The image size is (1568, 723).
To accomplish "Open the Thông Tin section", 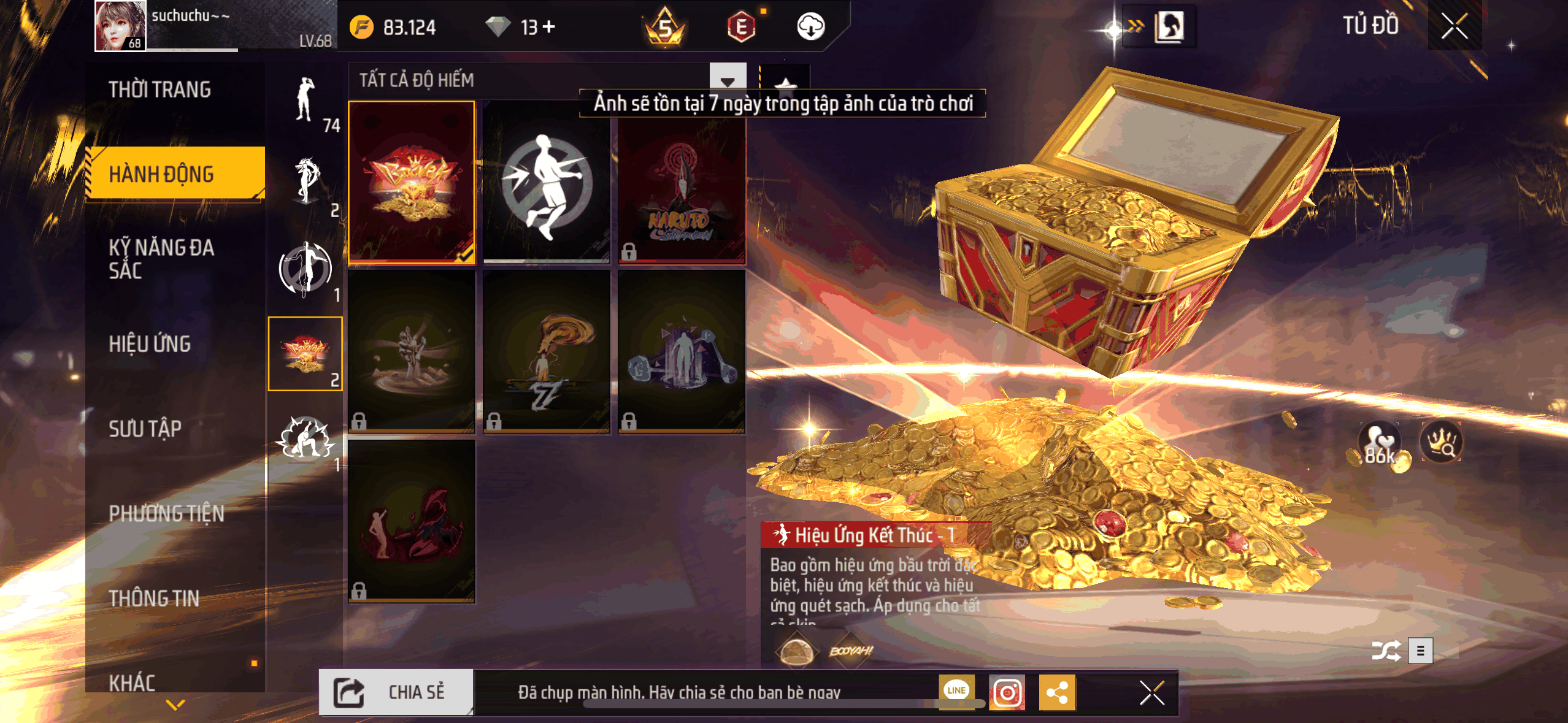I will 154,598.
